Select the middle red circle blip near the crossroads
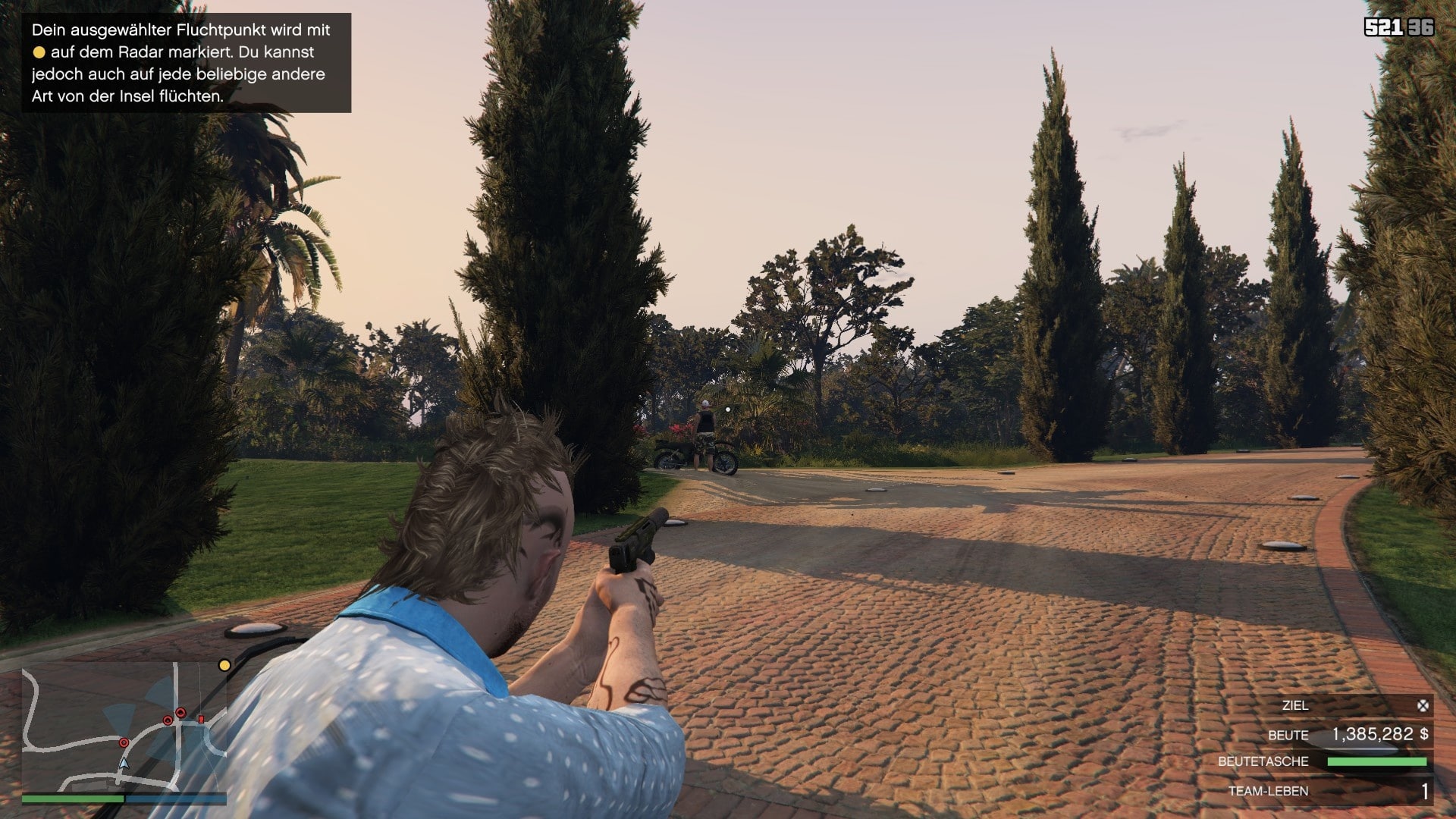The image size is (1456, 819). (168, 720)
